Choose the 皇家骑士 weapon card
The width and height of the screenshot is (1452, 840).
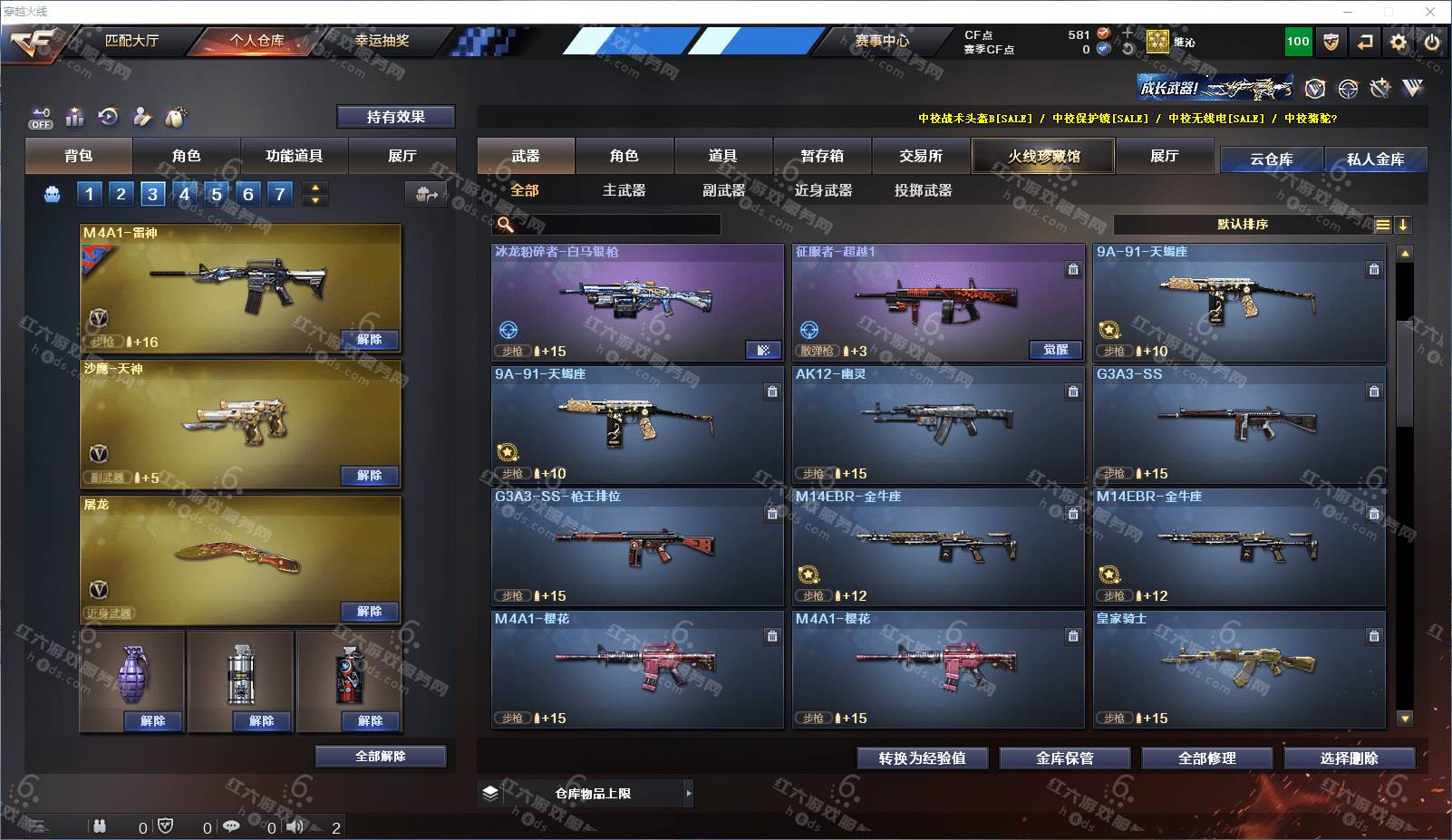click(x=1239, y=669)
